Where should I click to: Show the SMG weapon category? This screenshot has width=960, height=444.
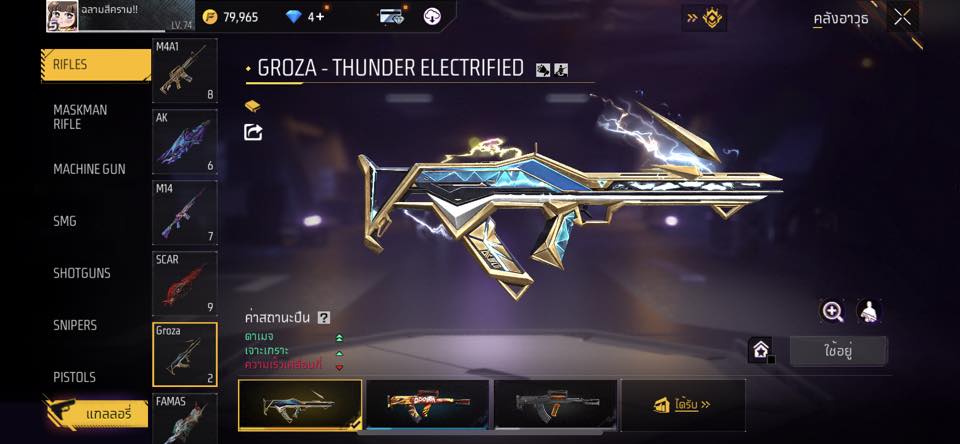click(66, 221)
